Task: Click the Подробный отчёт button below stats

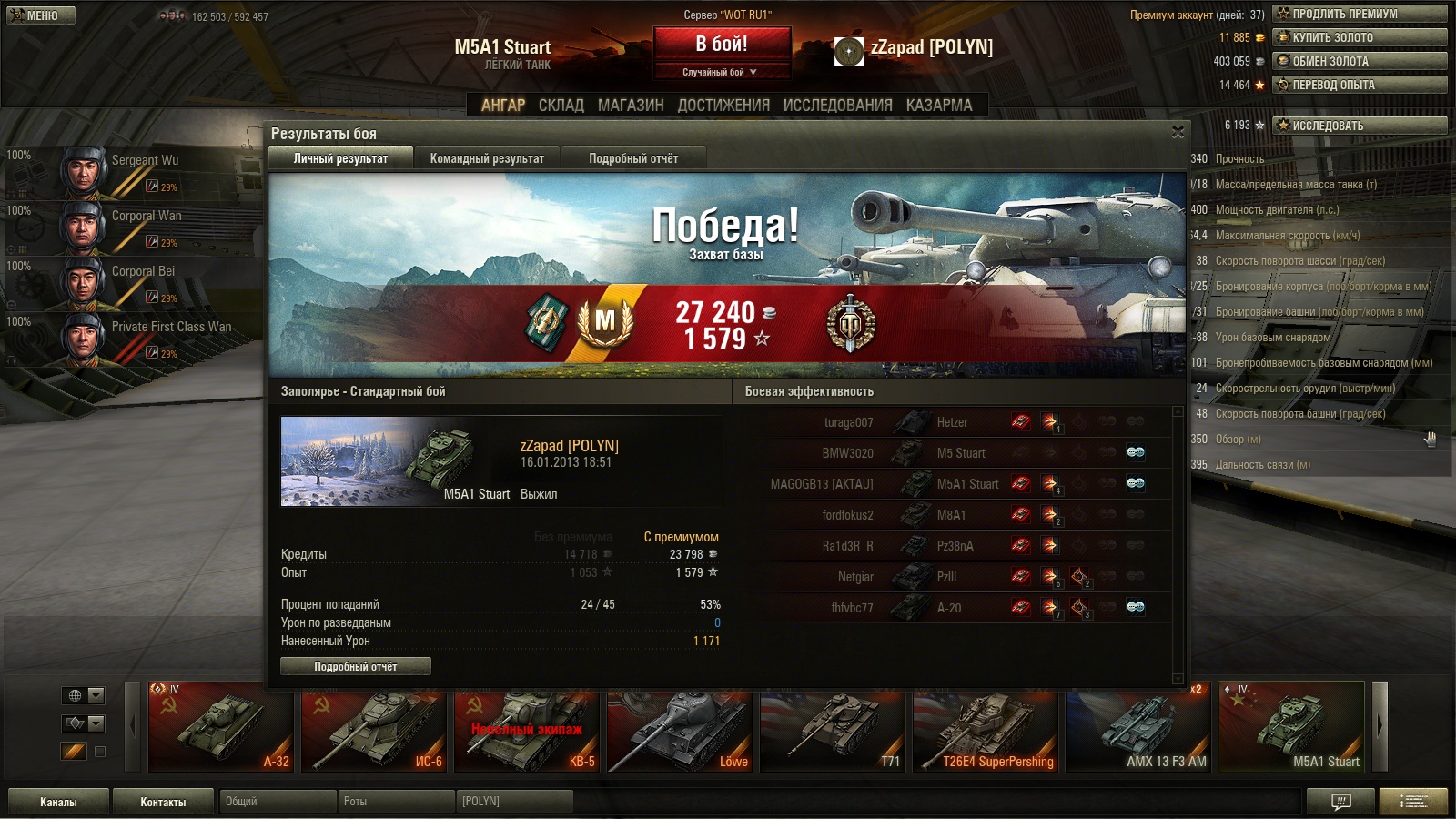Action: (356, 667)
